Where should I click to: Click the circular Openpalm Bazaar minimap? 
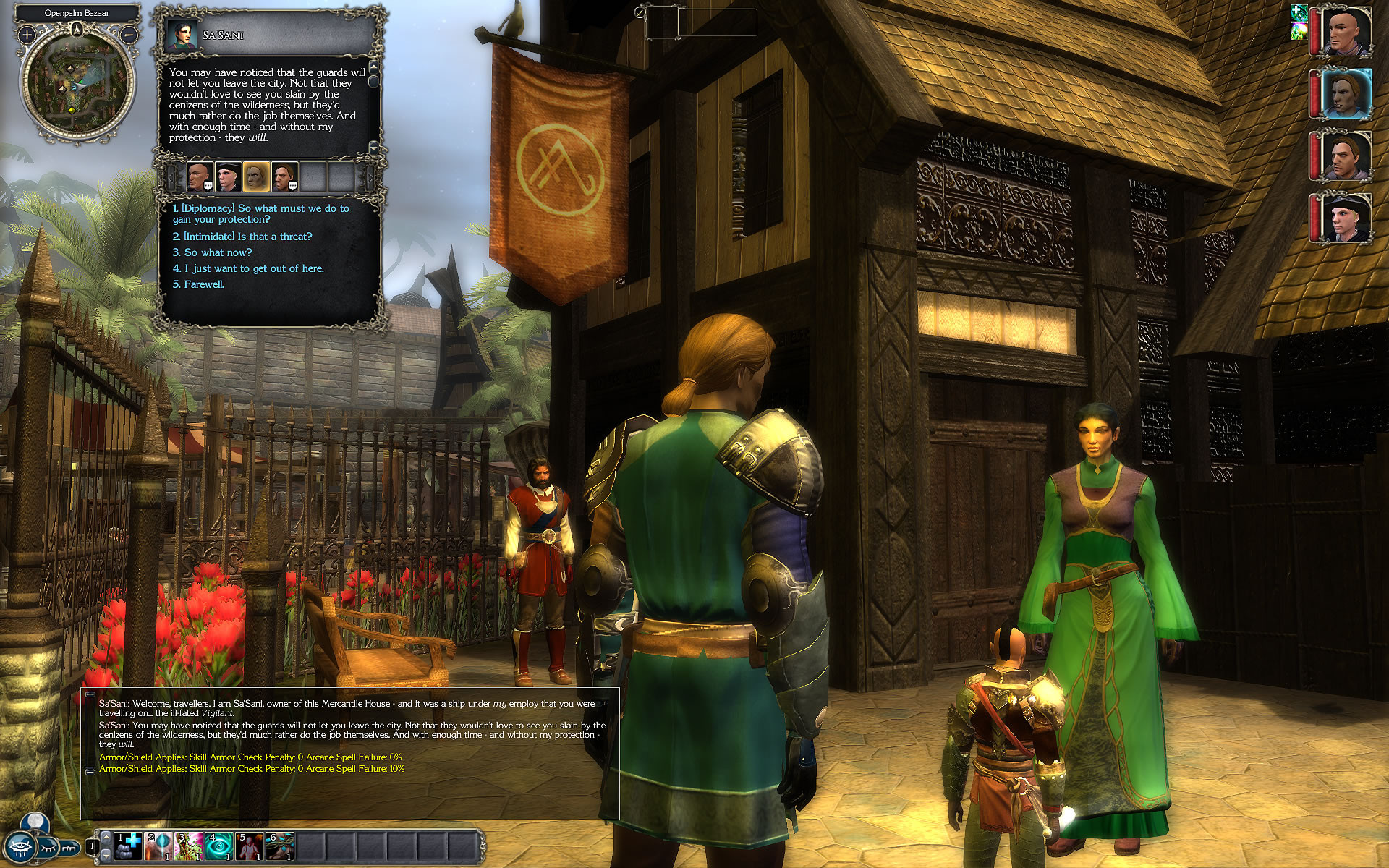click(x=77, y=83)
